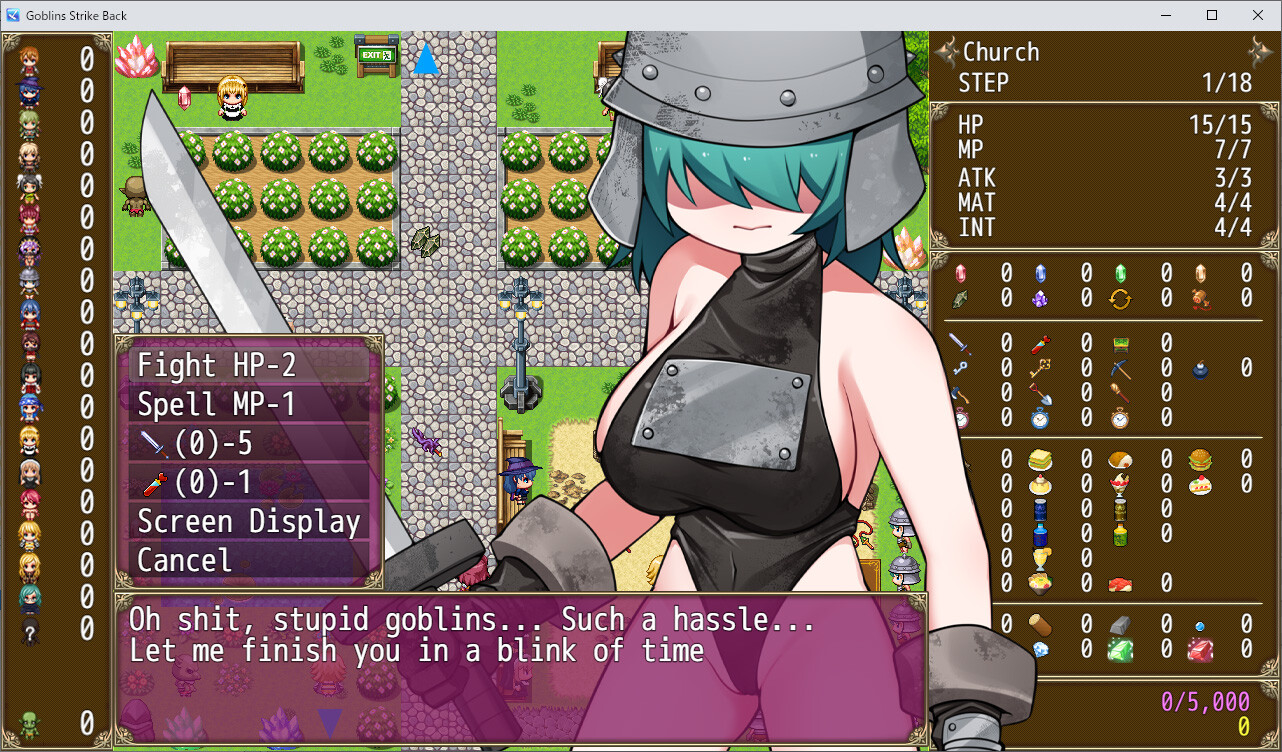Click Cancel in the battle menu
1282x752 pixels.
coord(184,560)
